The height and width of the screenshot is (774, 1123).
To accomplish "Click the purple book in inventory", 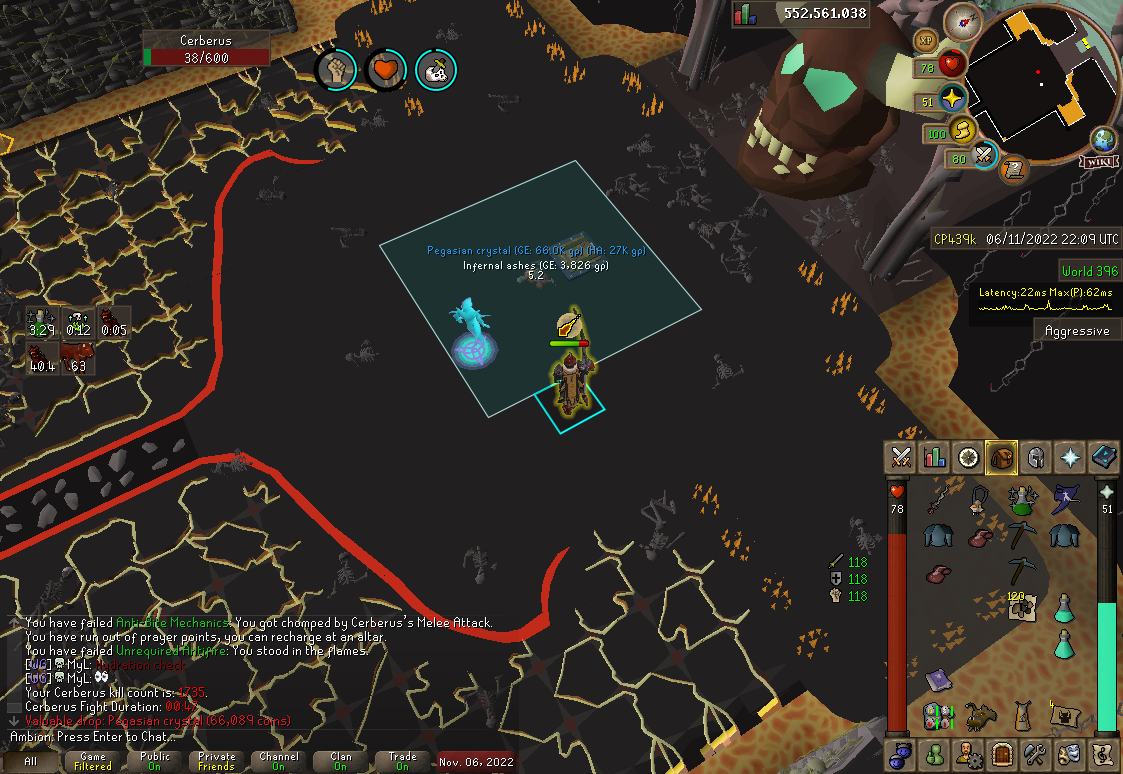I will (x=937, y=679).
